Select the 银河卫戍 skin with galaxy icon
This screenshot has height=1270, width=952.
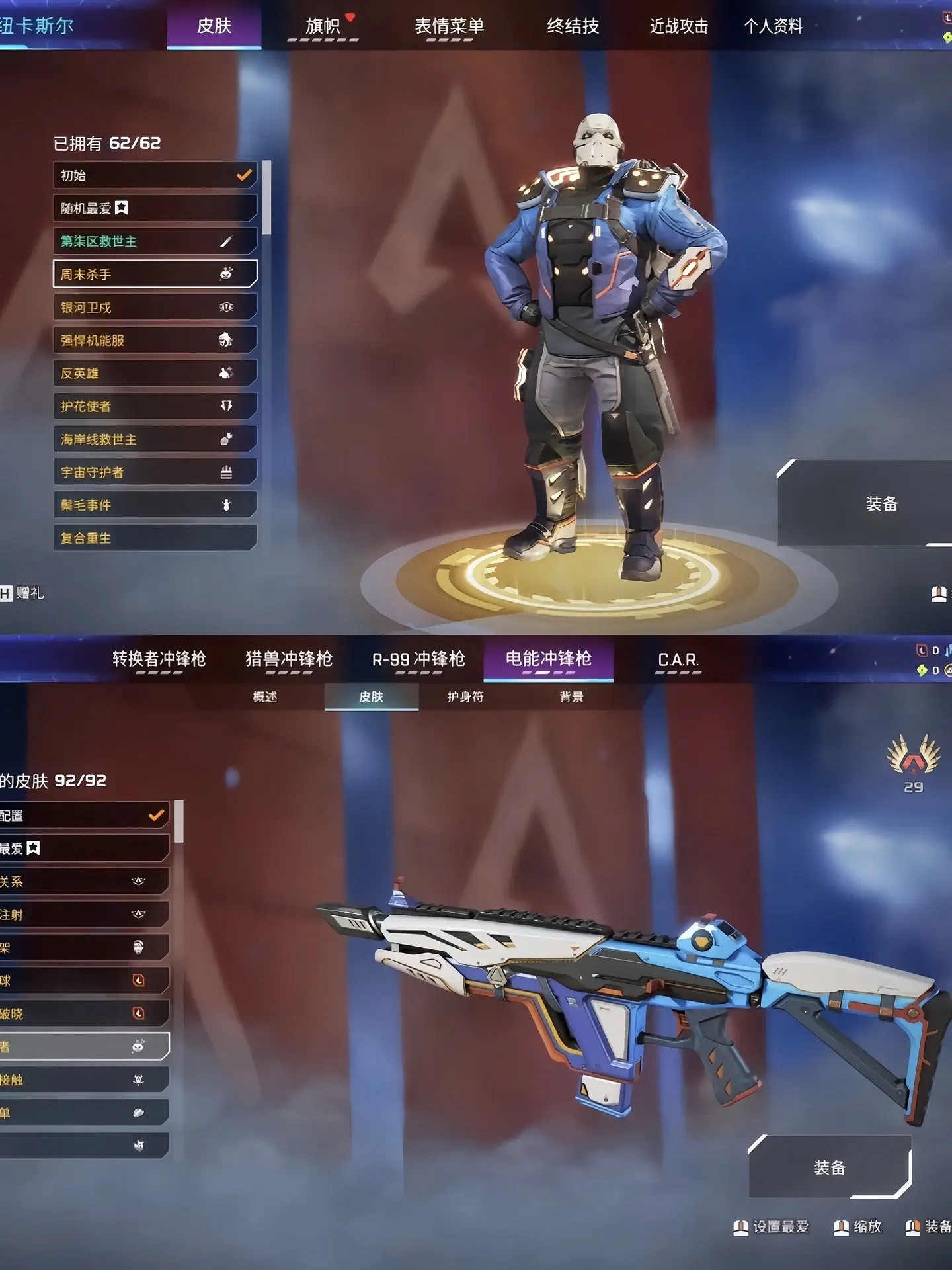click(x=227, y=306)
